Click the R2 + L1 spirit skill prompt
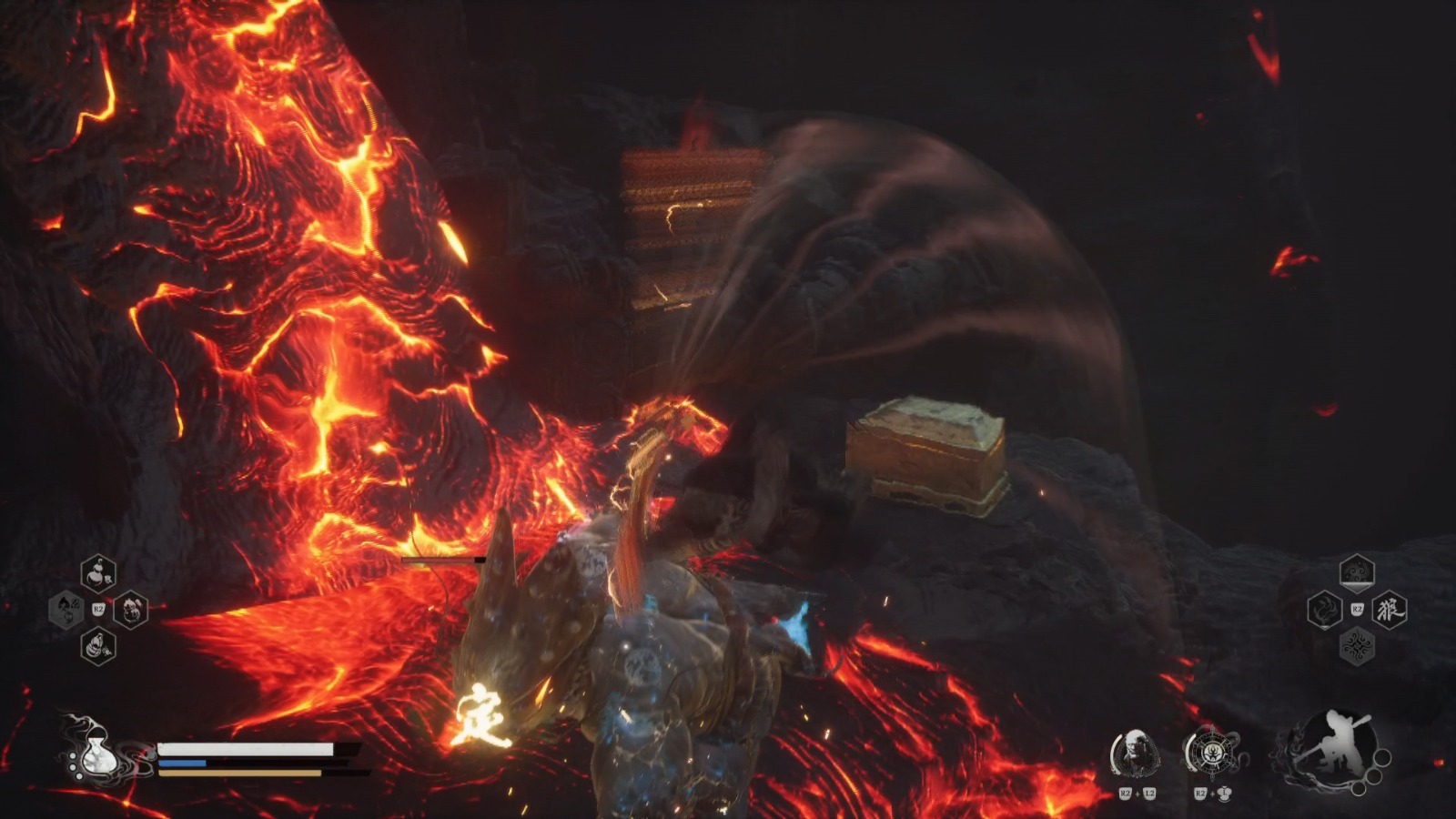 1212,794
